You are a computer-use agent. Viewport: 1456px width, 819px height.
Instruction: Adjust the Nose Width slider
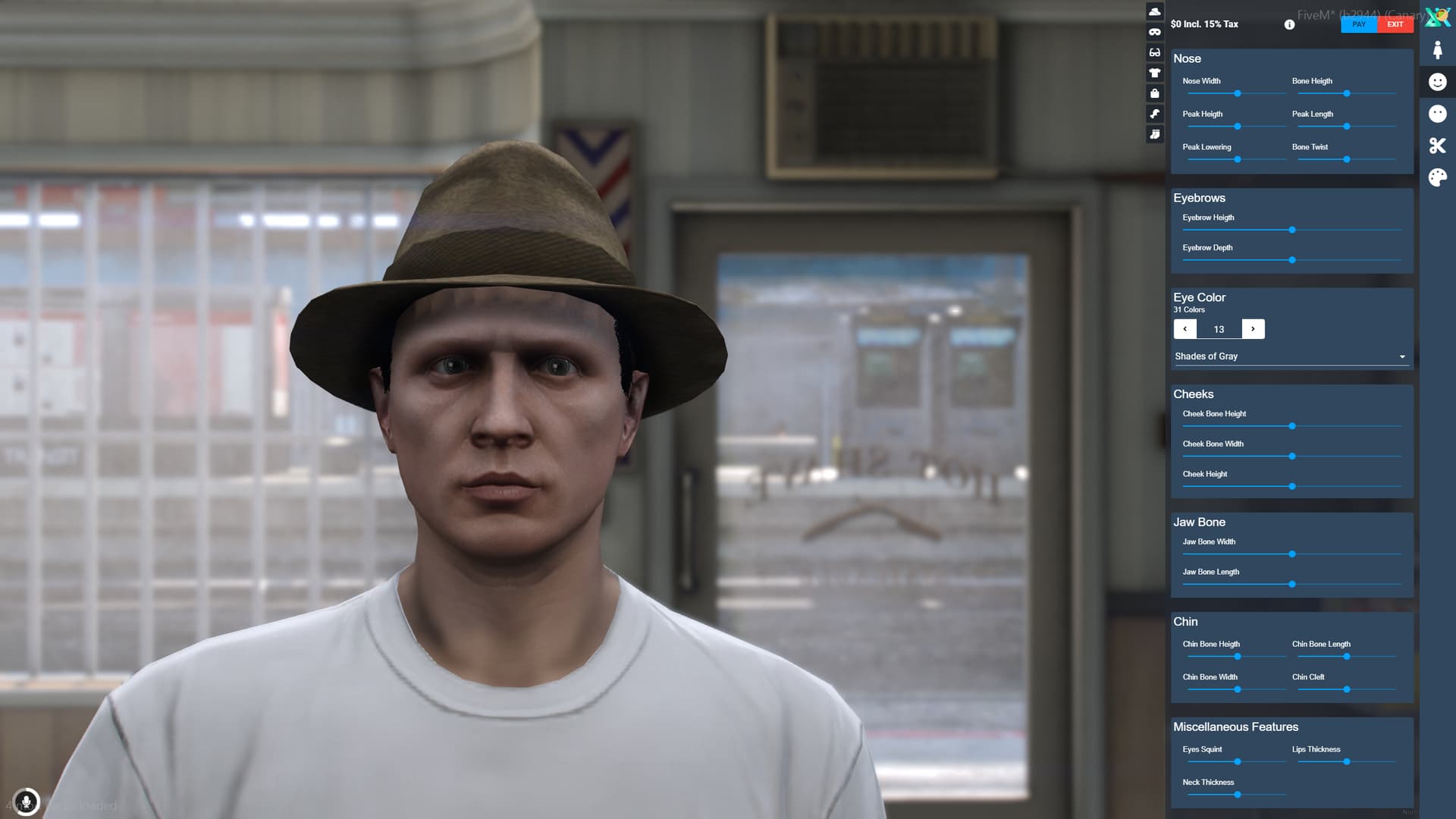(x=1238, y=93)
